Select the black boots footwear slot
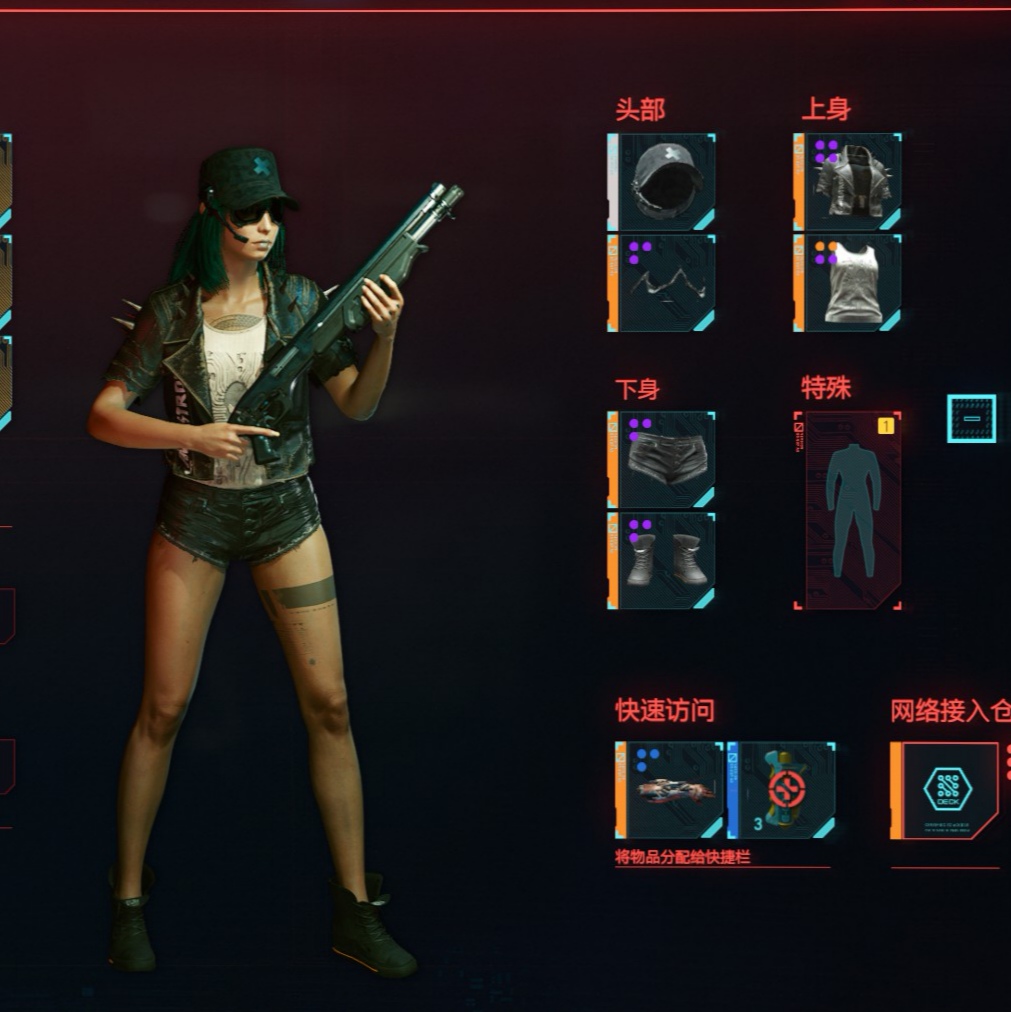The height and width of the screenshot is (1012, 1011). point(662,560)
